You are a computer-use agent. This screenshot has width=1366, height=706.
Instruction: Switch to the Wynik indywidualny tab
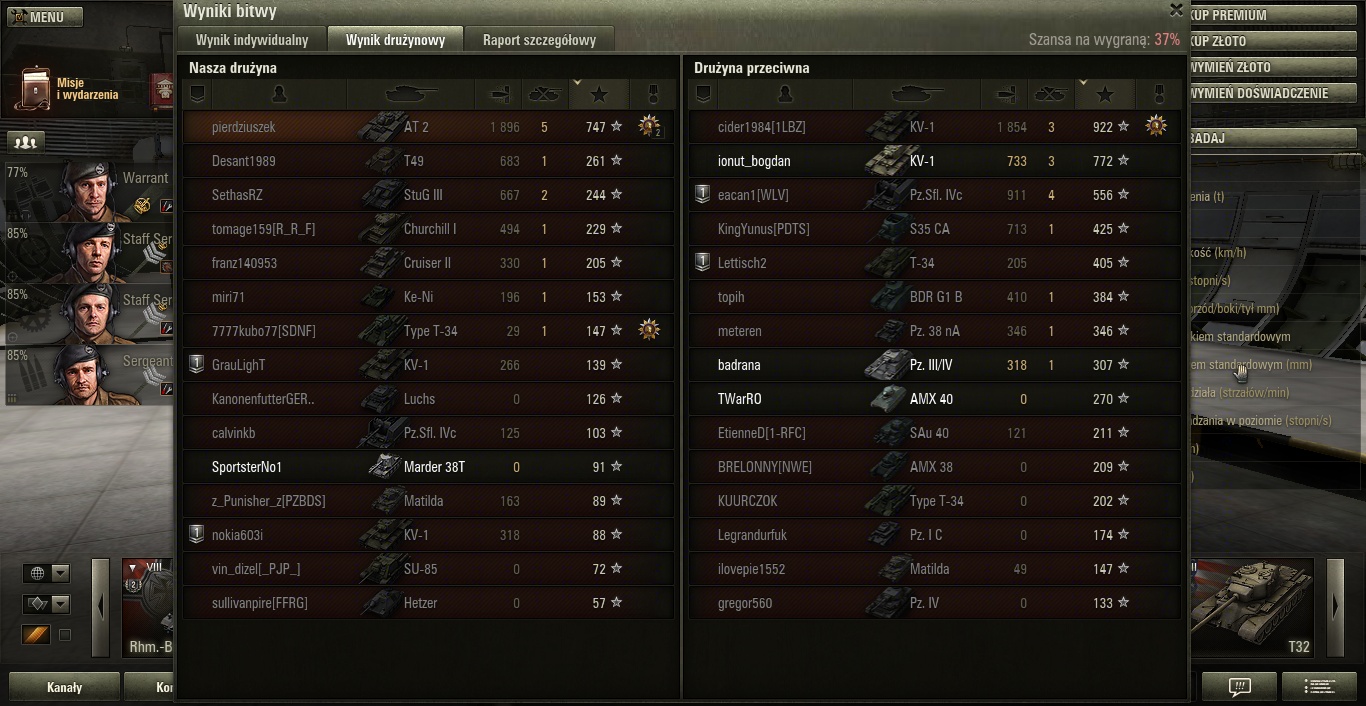pos(252,40)
